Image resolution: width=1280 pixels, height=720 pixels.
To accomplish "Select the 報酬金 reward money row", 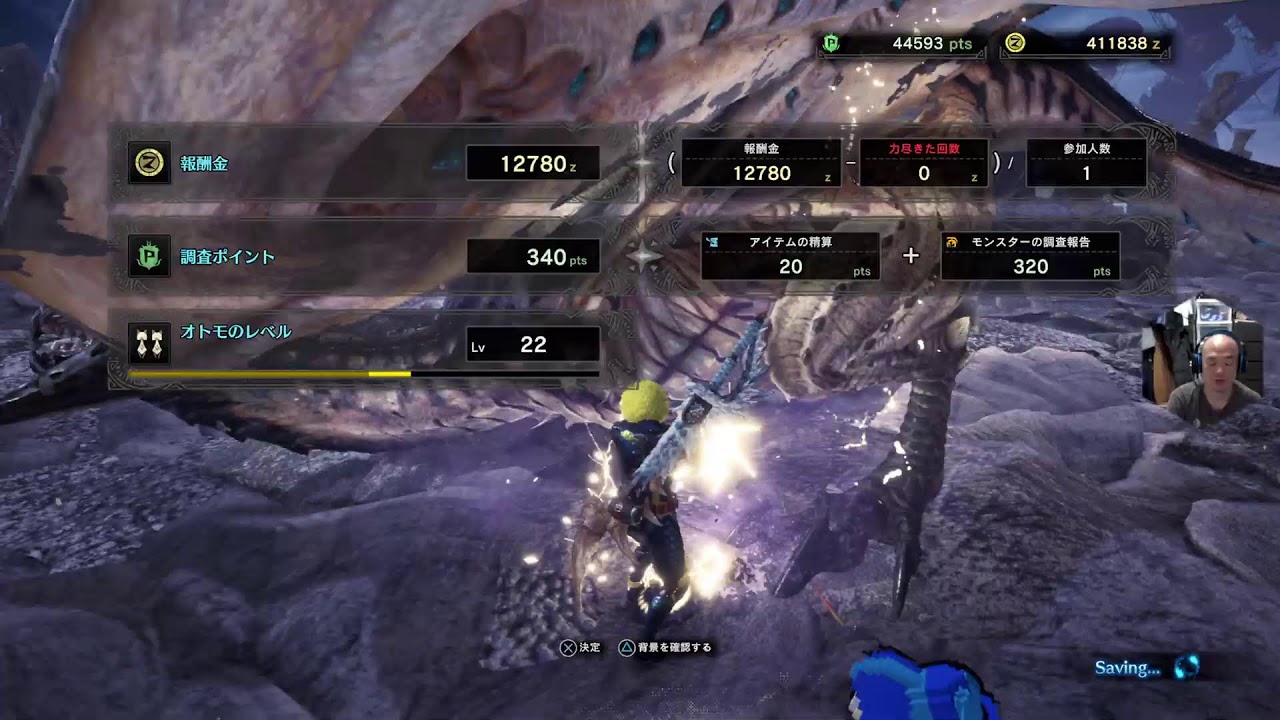I will (365, 163).
